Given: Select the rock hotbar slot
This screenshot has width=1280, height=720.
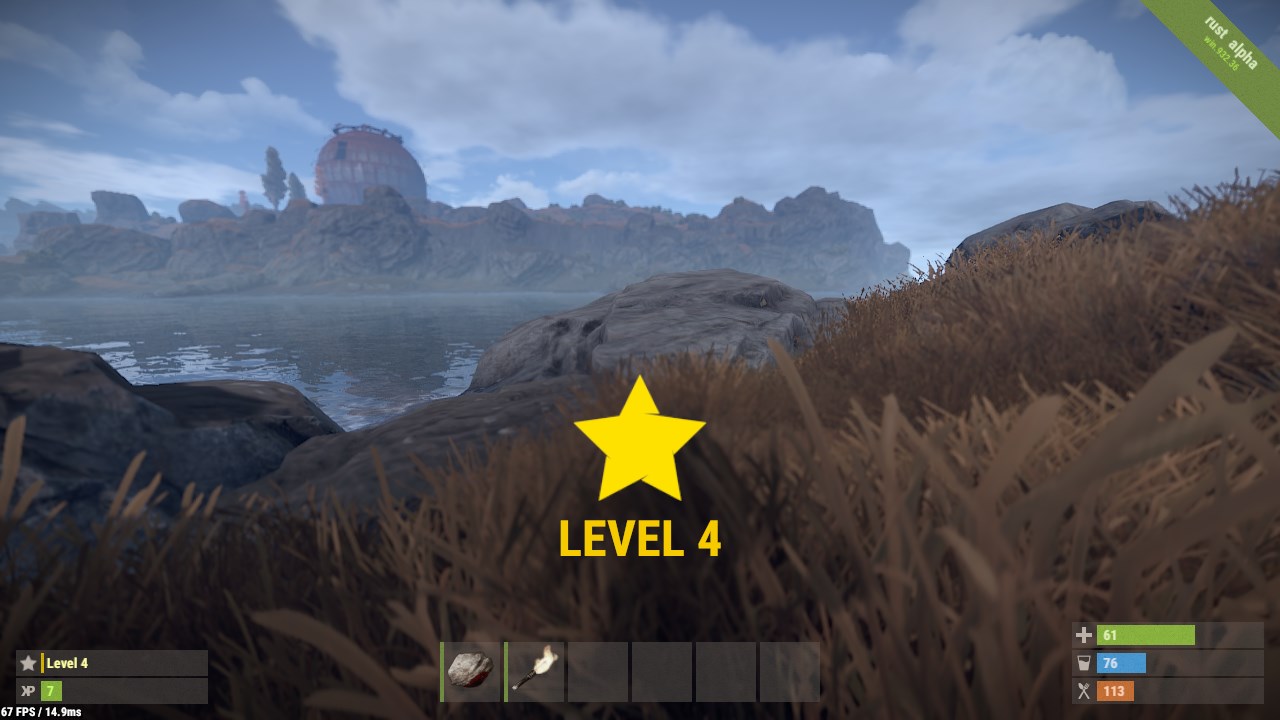Looking at the screenshot, I should coord(470,671).
